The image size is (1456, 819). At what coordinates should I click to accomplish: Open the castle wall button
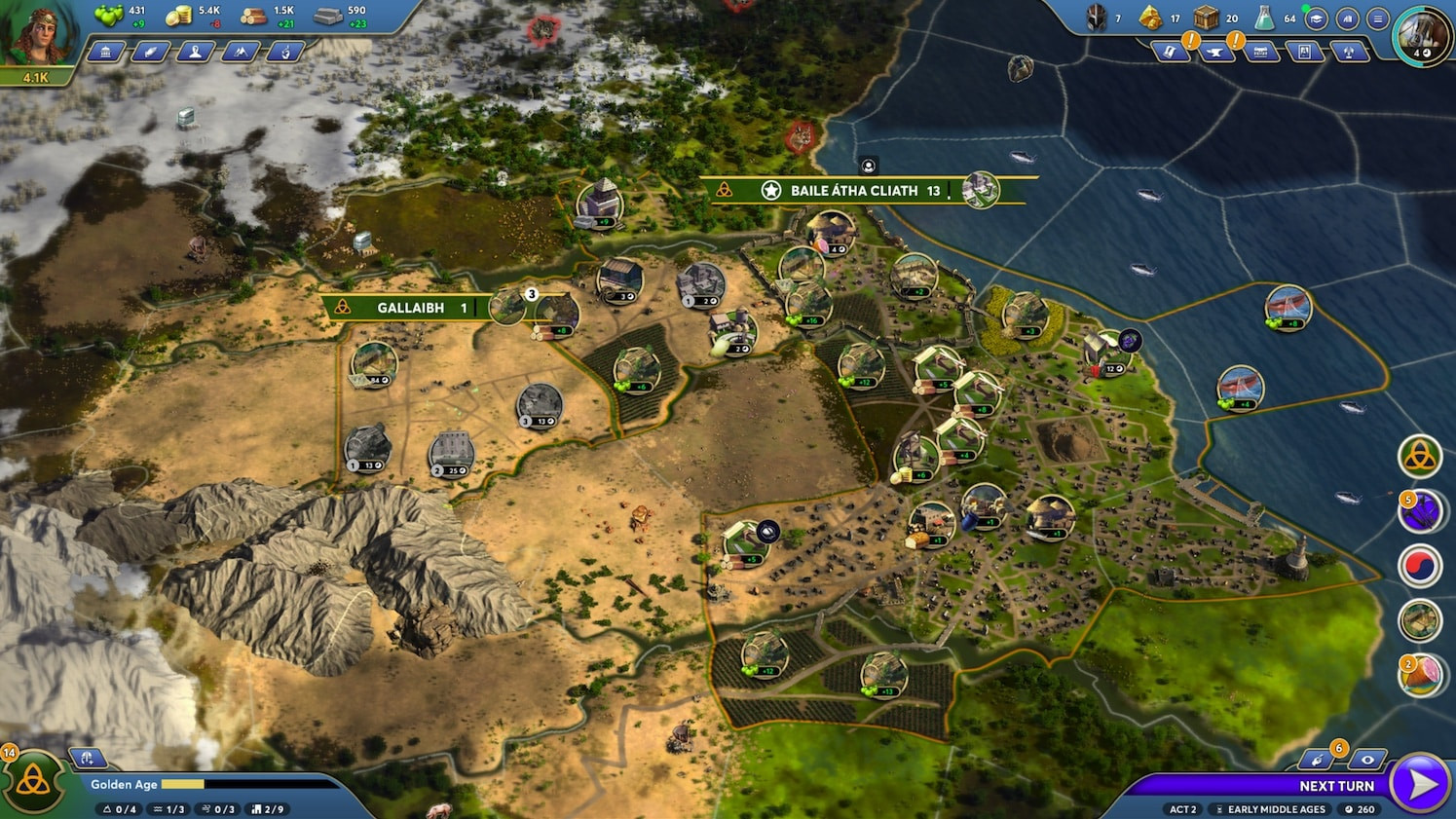click(1261, 52)
